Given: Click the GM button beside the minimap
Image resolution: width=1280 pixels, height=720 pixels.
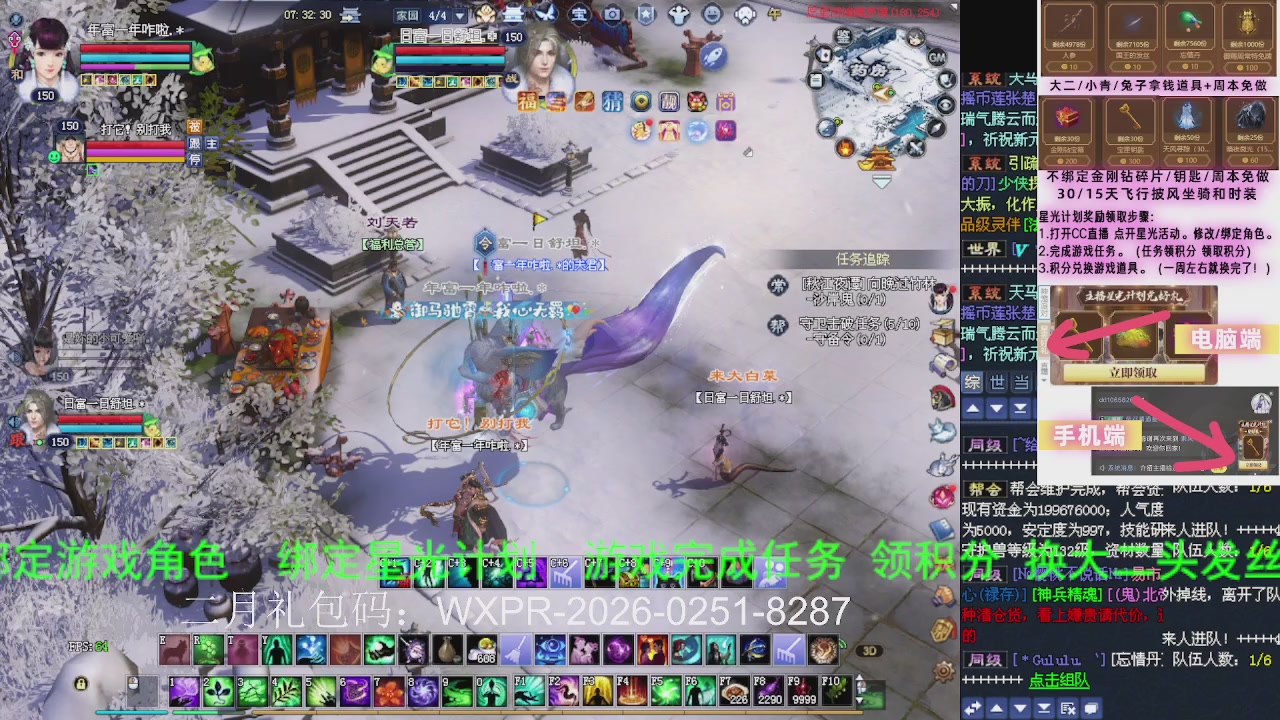Looking at the screenshot, I should 936,58.
